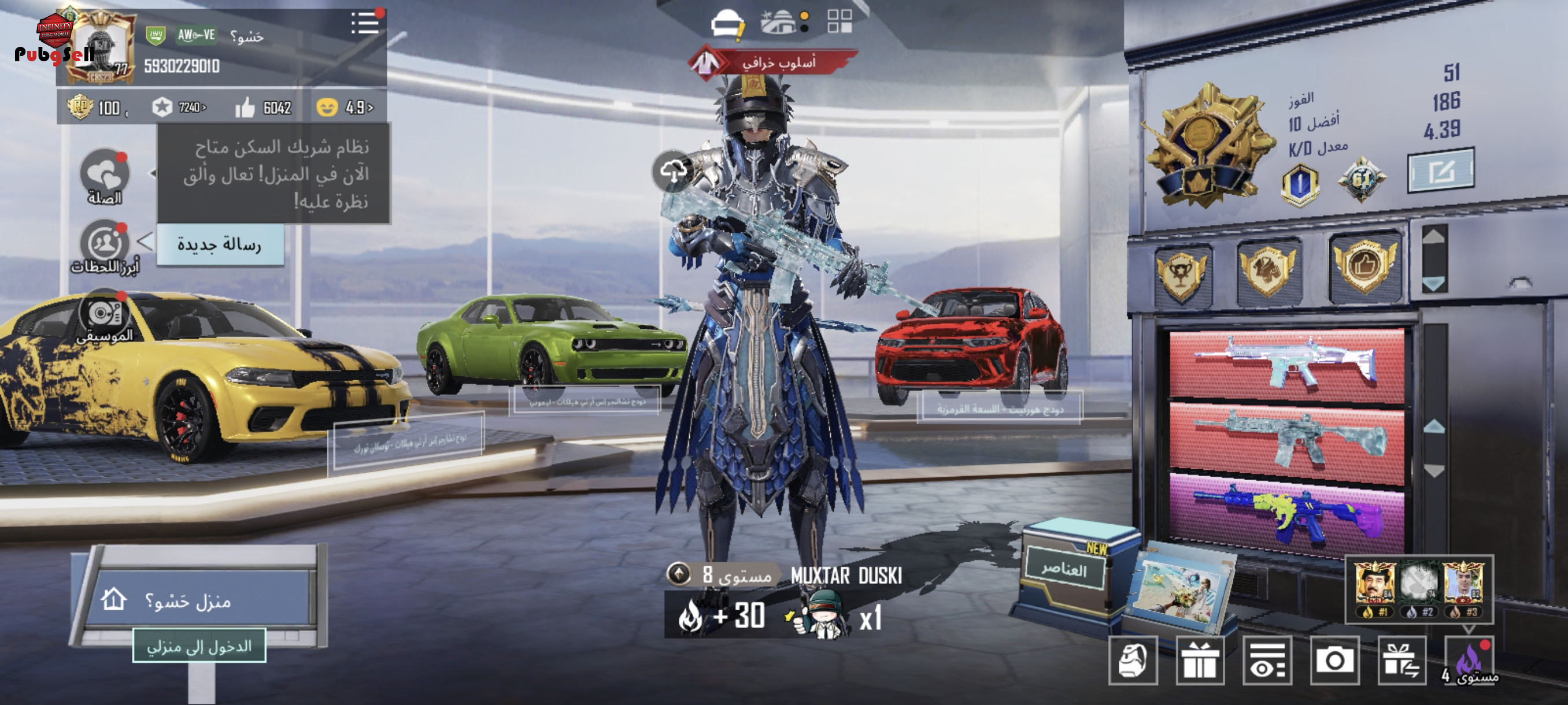1568x705 pixels.
Task: Open the Music (الموسيقى) icon
Action: point(103,314)
